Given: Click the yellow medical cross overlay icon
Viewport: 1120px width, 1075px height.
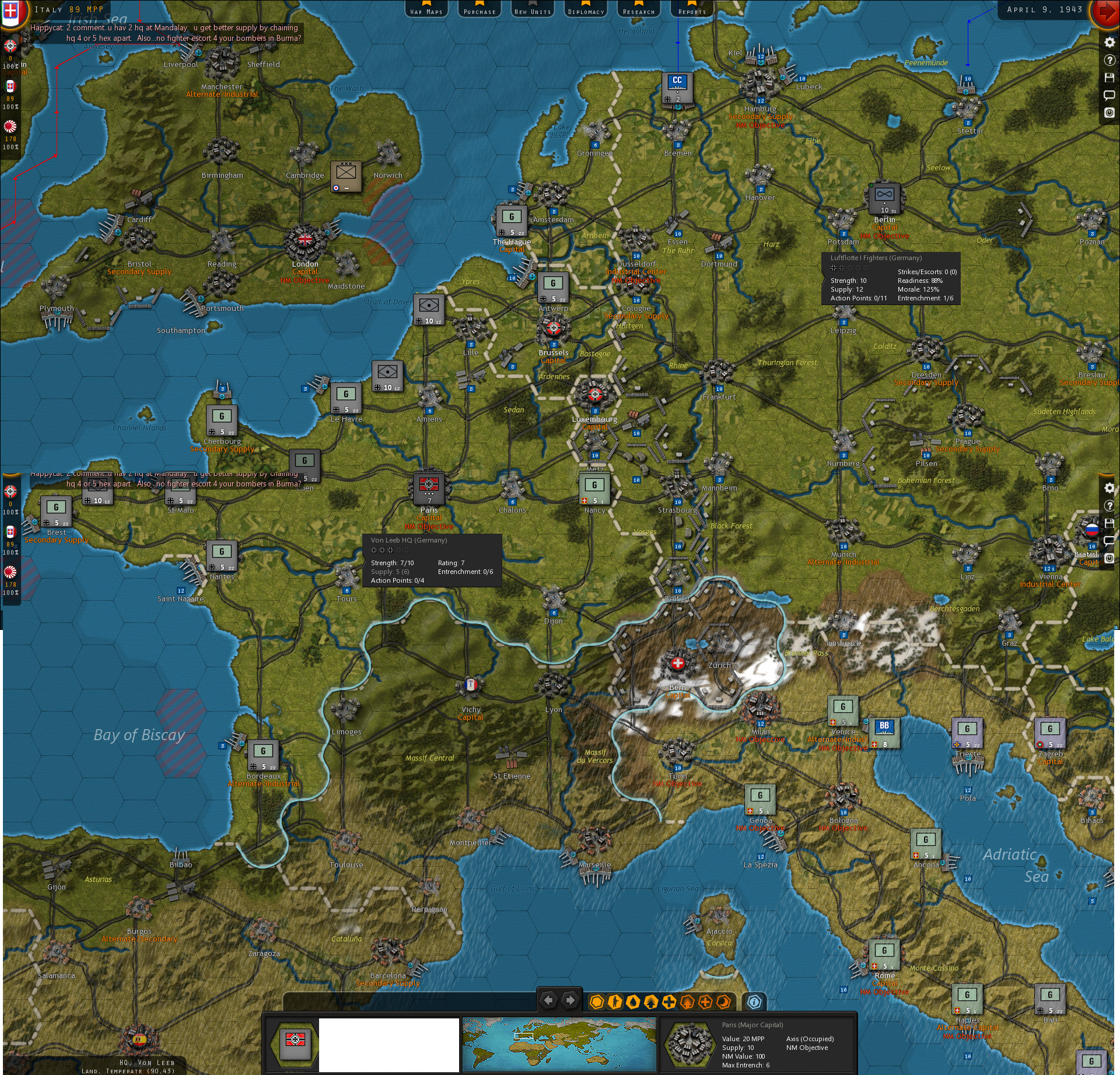Looking at the screenshot, I should click(669, 1002).
